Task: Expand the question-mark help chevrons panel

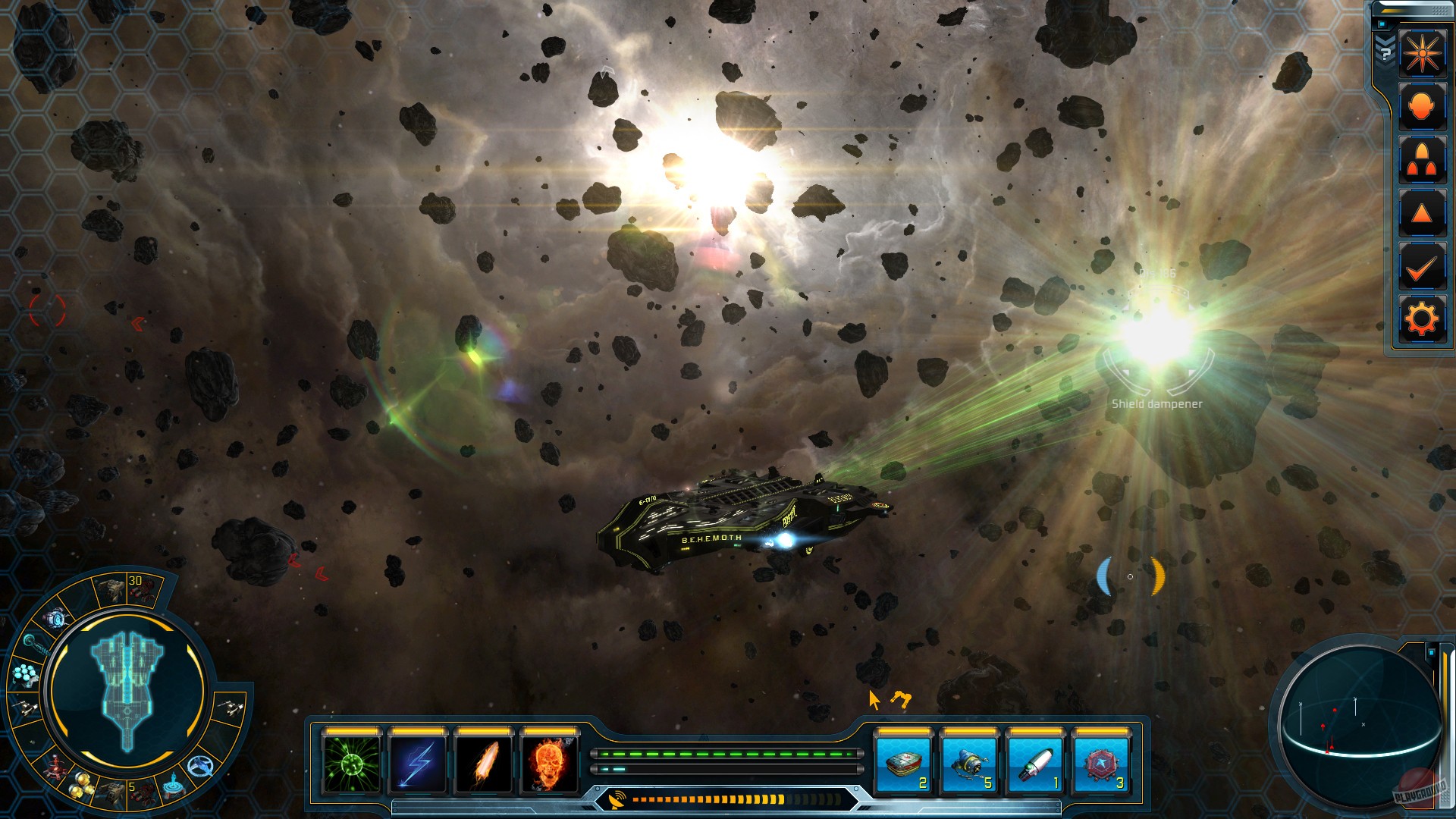Action: (1385, 53)
